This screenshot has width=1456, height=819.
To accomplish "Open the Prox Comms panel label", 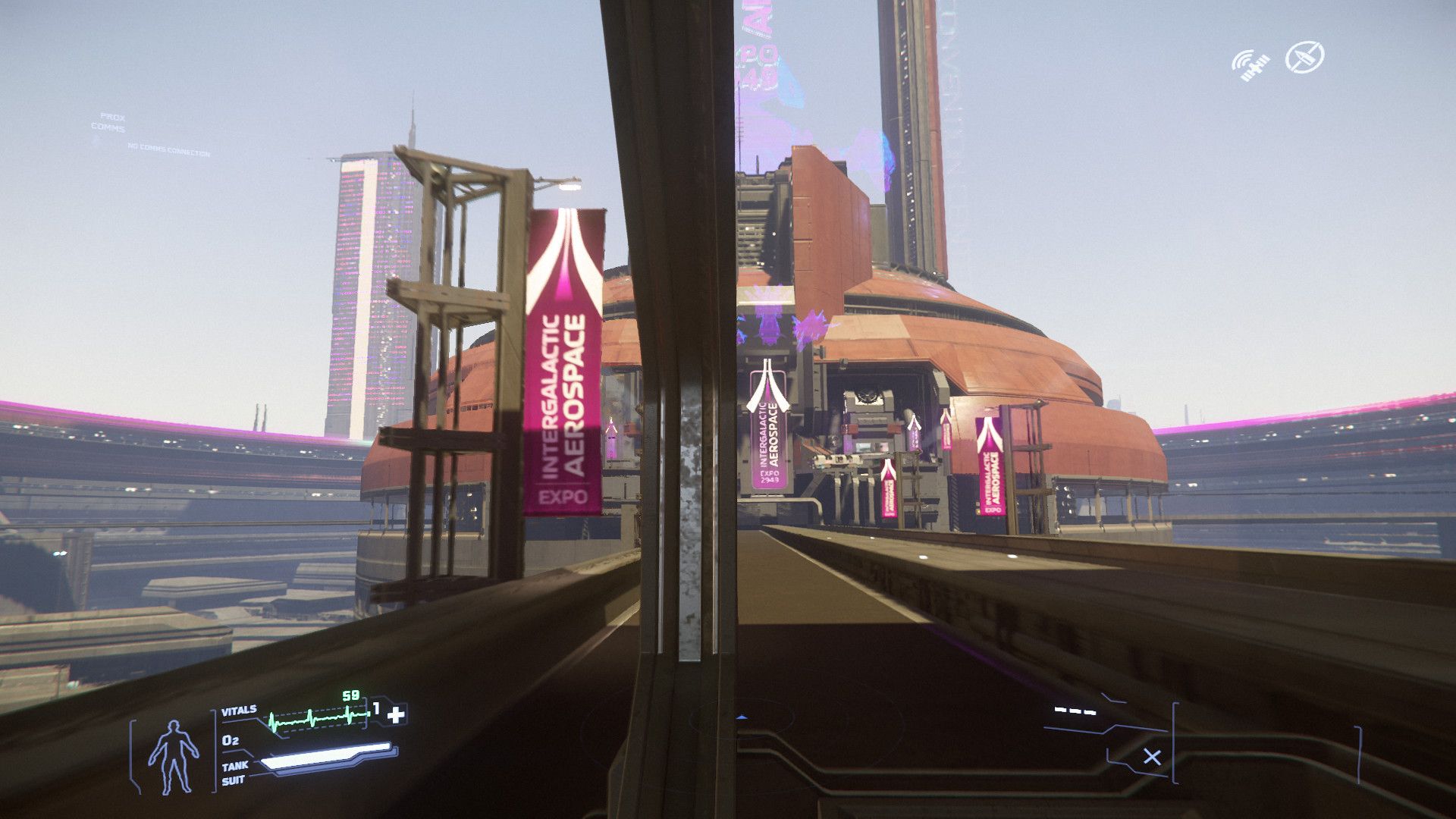I will click(110, 122).
